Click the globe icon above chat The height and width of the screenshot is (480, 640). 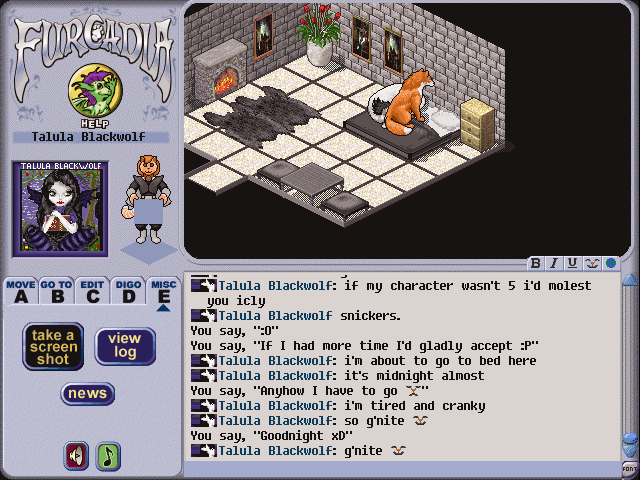[x=608, y=264]
